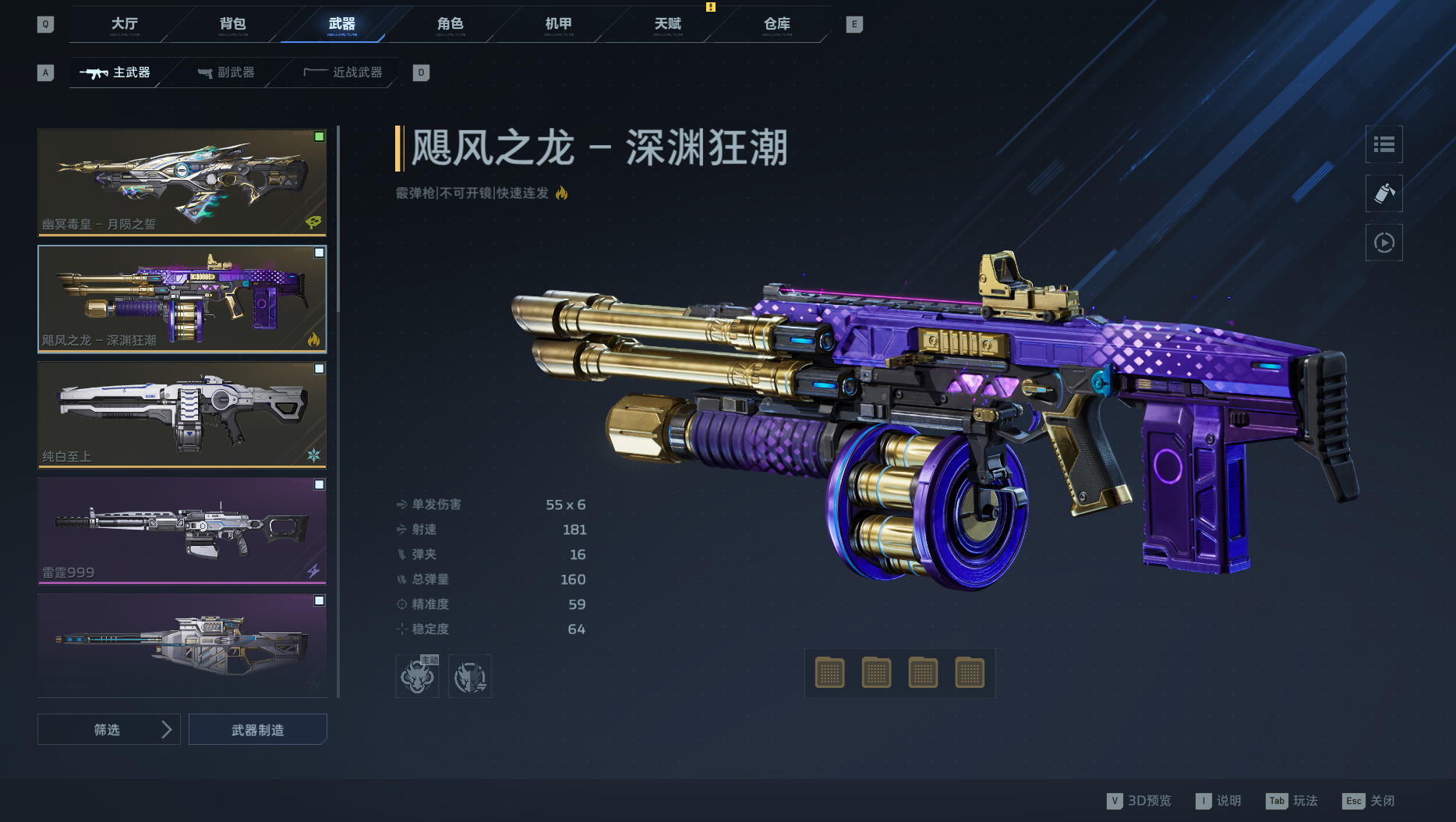
Task: Open 武器制造 weapon crafting
Action: 258,730
